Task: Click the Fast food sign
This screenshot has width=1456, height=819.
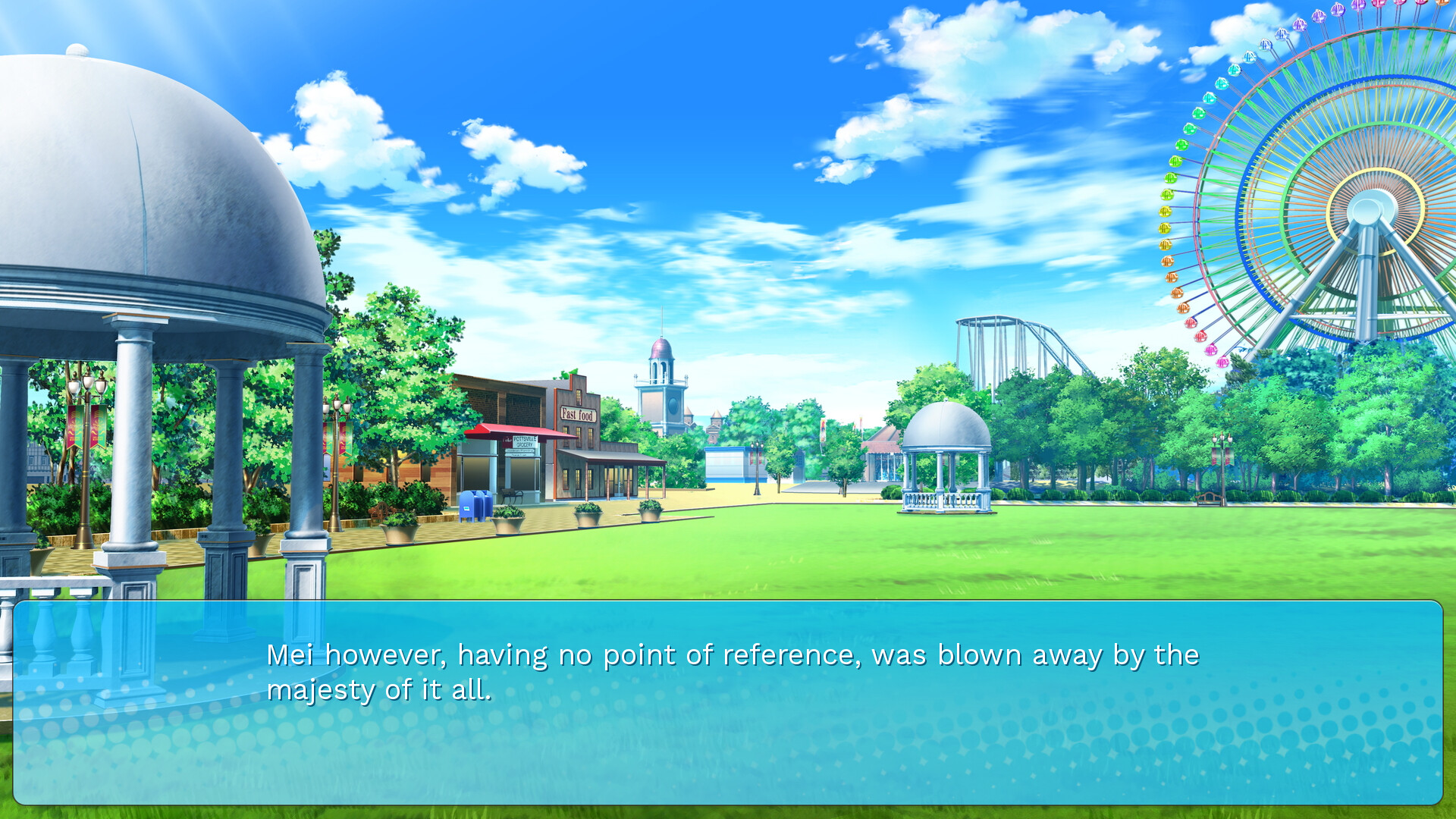Action: tap(578, 415)
